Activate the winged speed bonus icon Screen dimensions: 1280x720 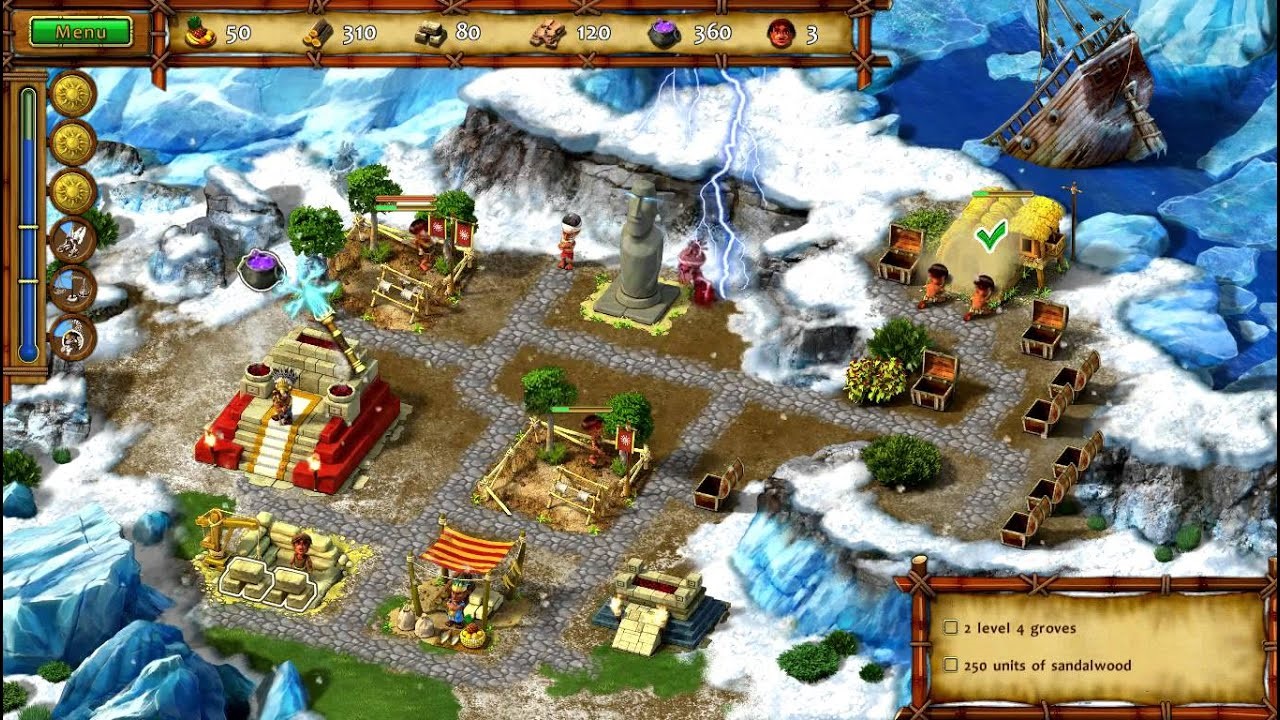point(73,240)
